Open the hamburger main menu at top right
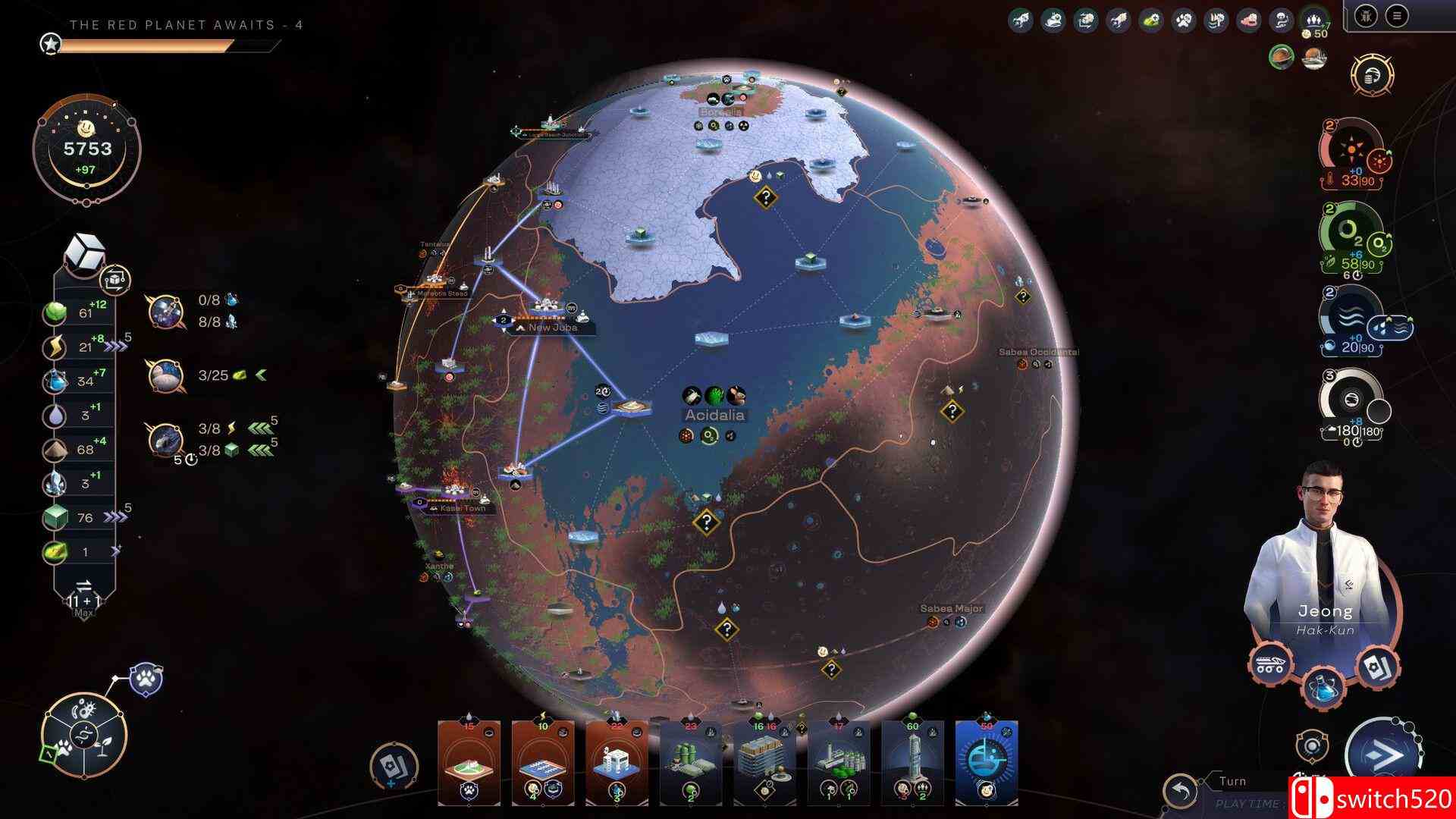The image size is (1456, 819). point(1396,16)
